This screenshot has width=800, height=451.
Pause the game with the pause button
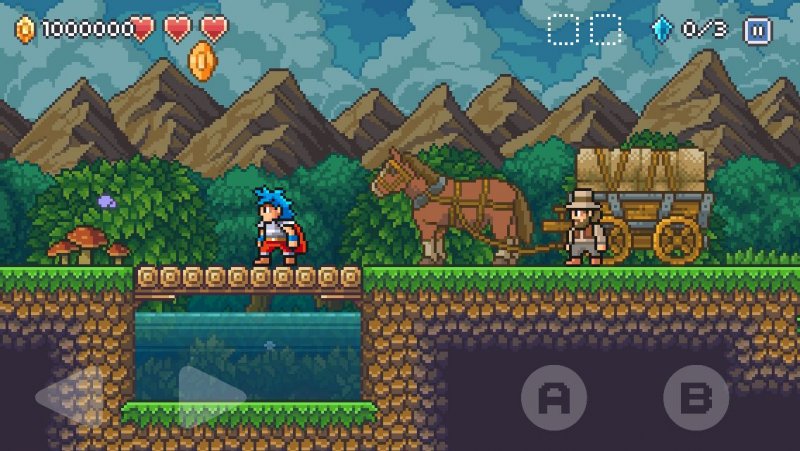click(x=757, y=30)
